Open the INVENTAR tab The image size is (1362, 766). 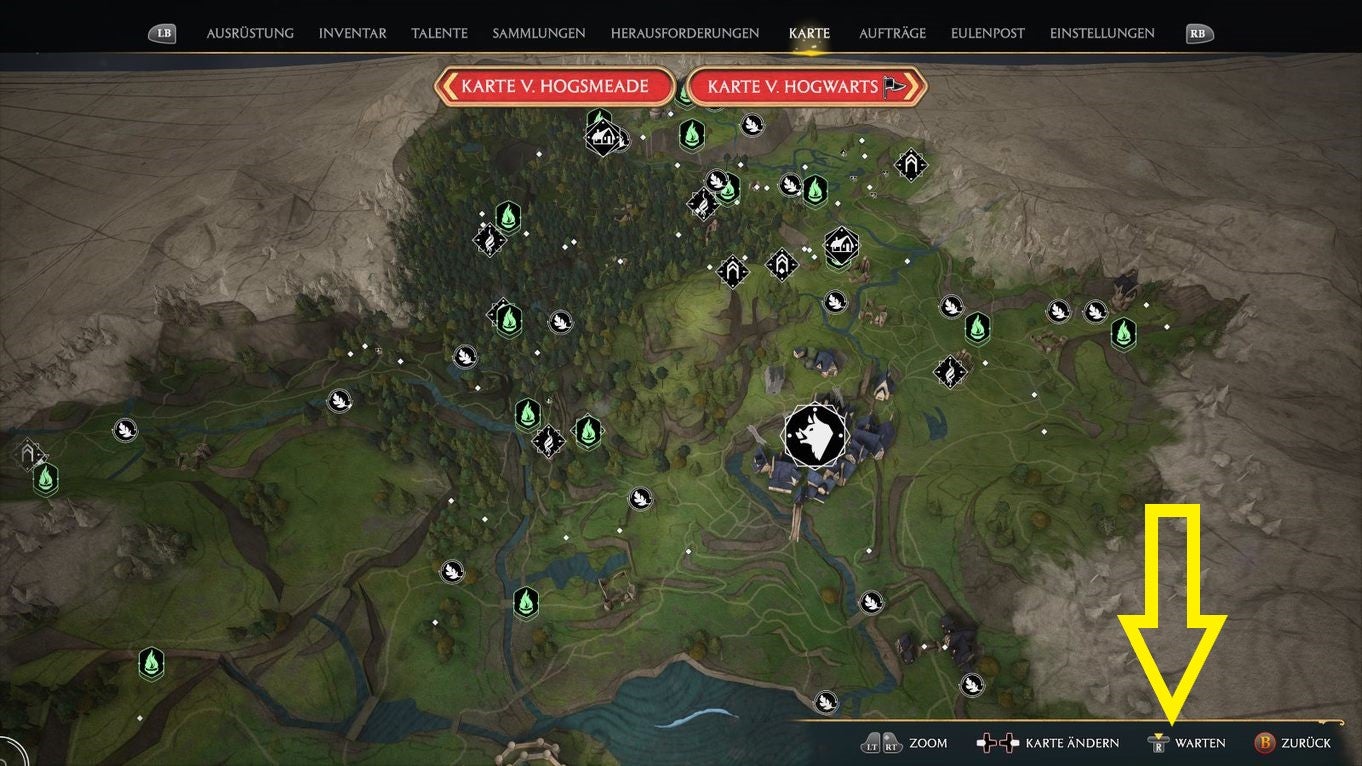point(352,33)
